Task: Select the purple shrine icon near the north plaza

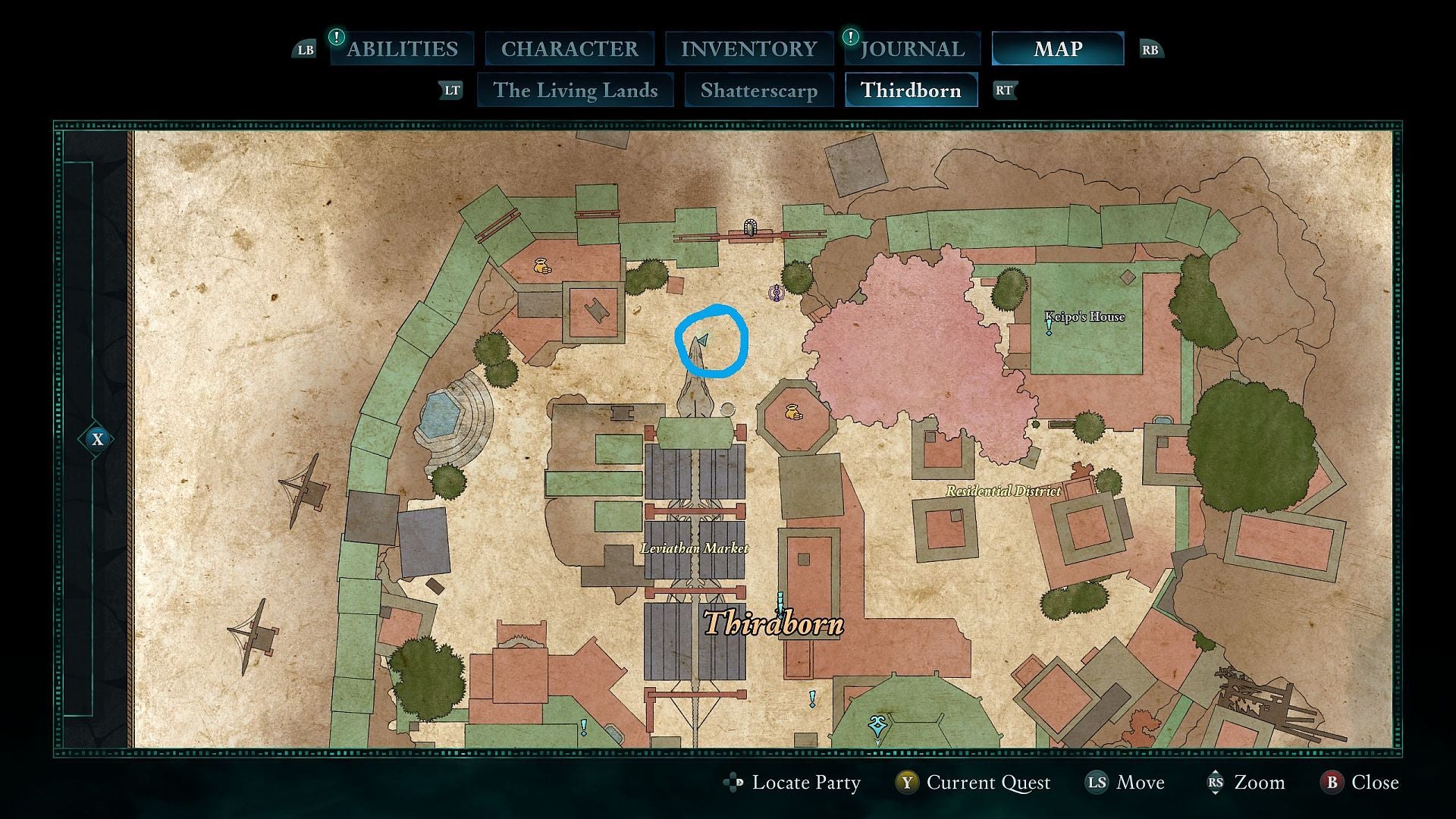Action: 776,293
